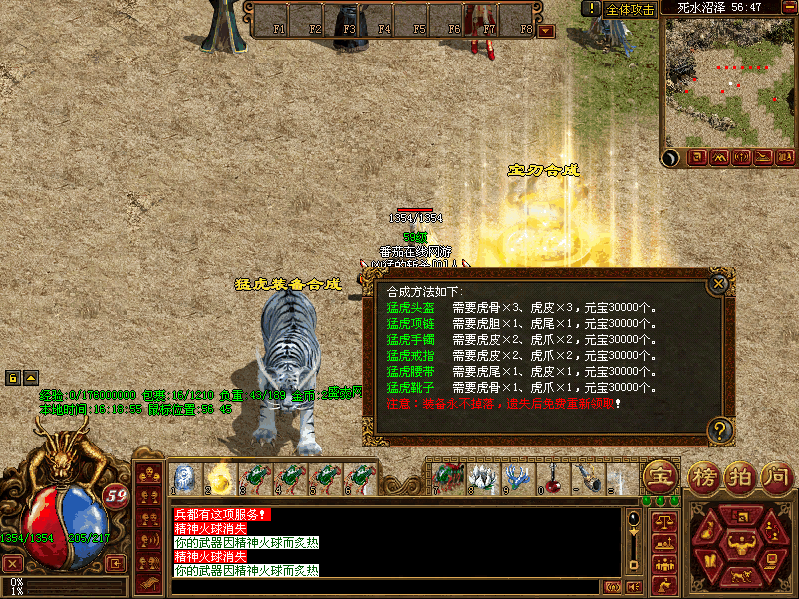Screen dimensions: 799x599
Task: Use the red potion in slot 0
Action: click(551, 477)
